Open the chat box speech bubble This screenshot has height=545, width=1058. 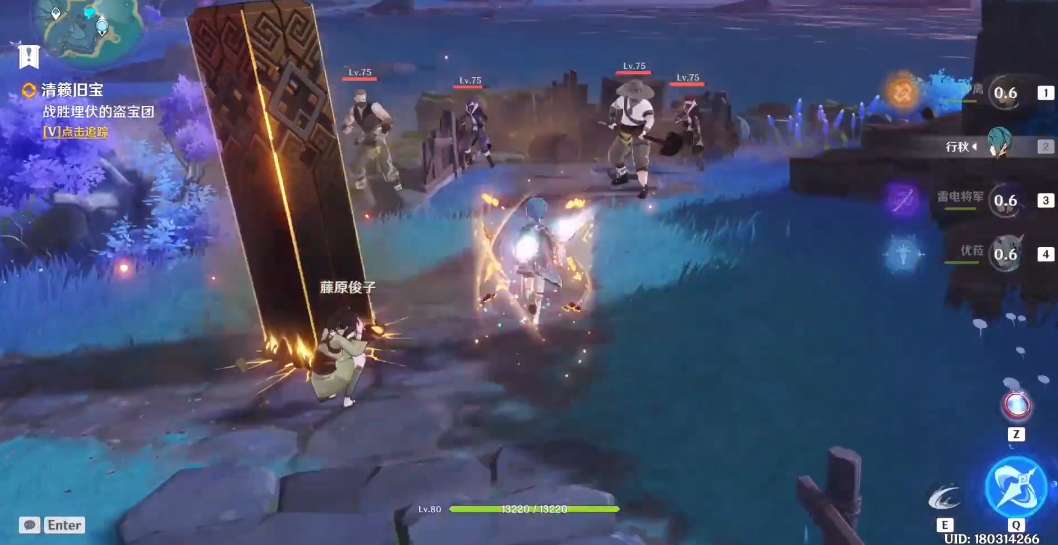click(30, 525)
